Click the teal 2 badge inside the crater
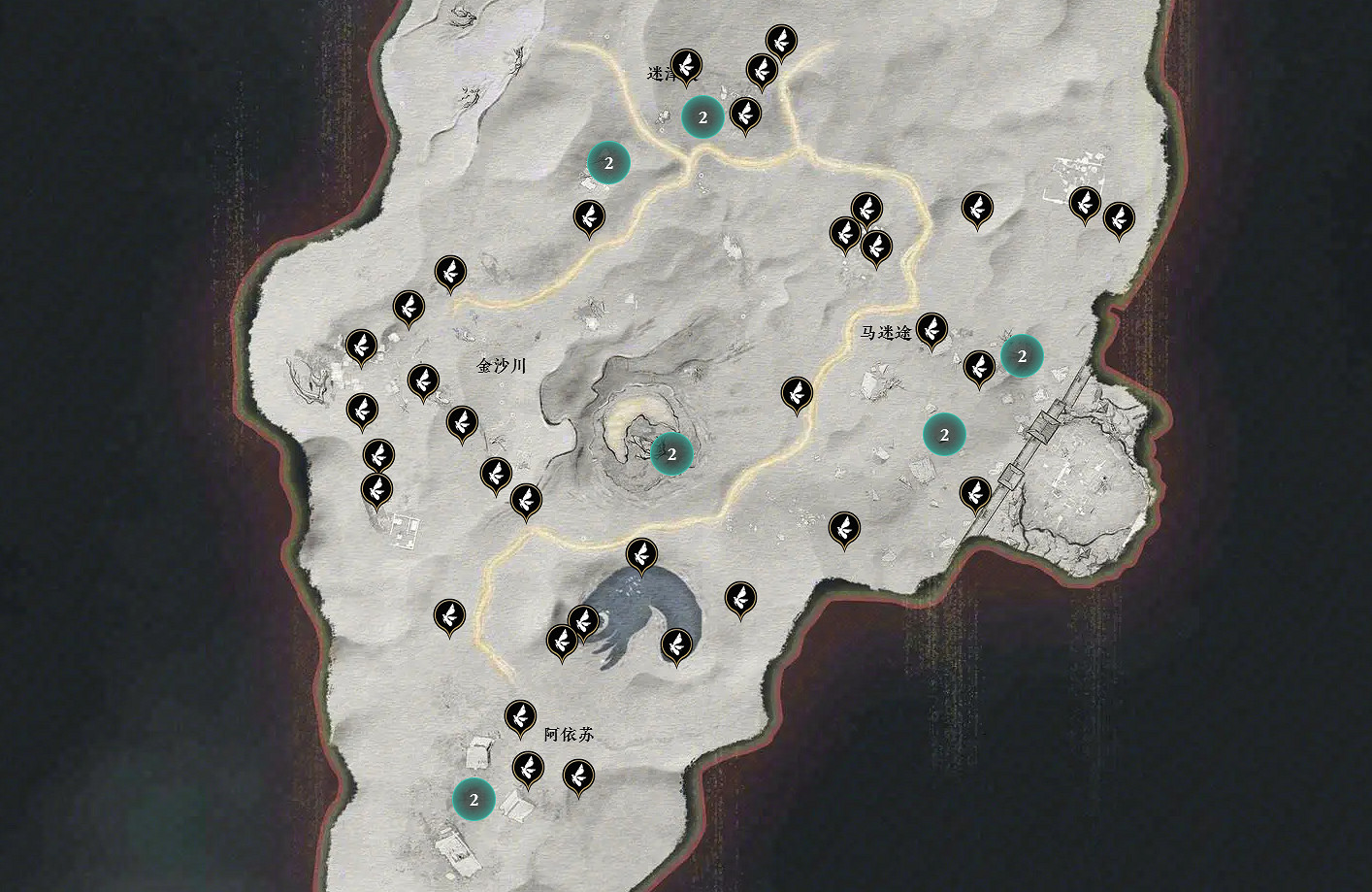The image size is (1372, 892). click(673, 451)
